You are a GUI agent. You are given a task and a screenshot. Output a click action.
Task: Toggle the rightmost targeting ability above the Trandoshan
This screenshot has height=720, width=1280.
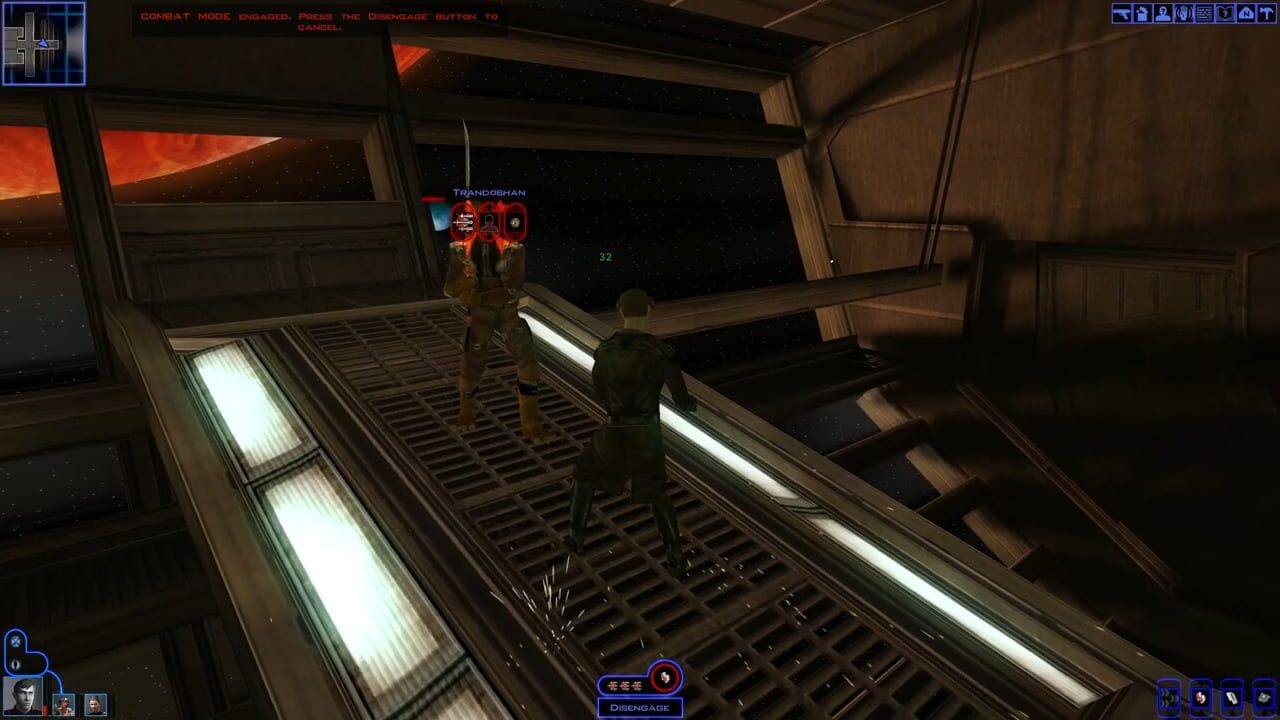(515, 223)
